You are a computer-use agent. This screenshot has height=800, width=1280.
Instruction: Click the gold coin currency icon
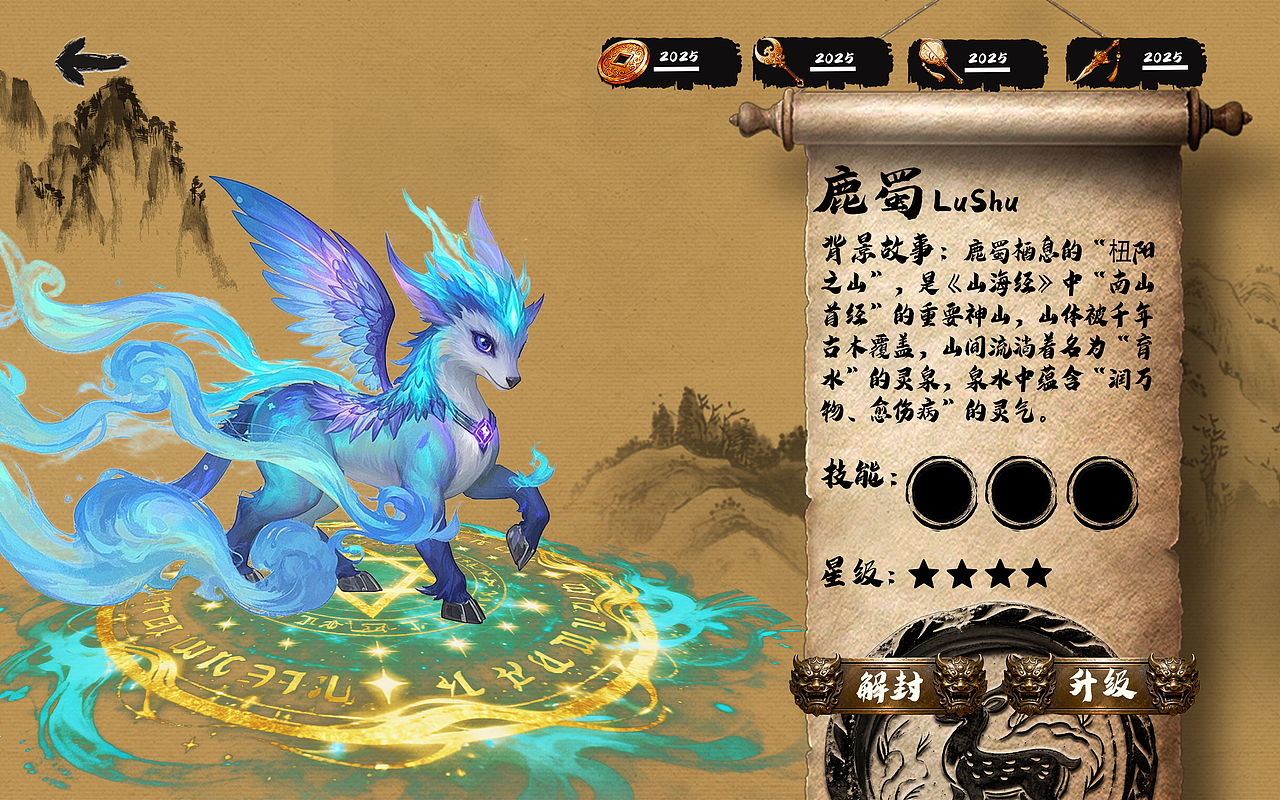coord(624,60)
